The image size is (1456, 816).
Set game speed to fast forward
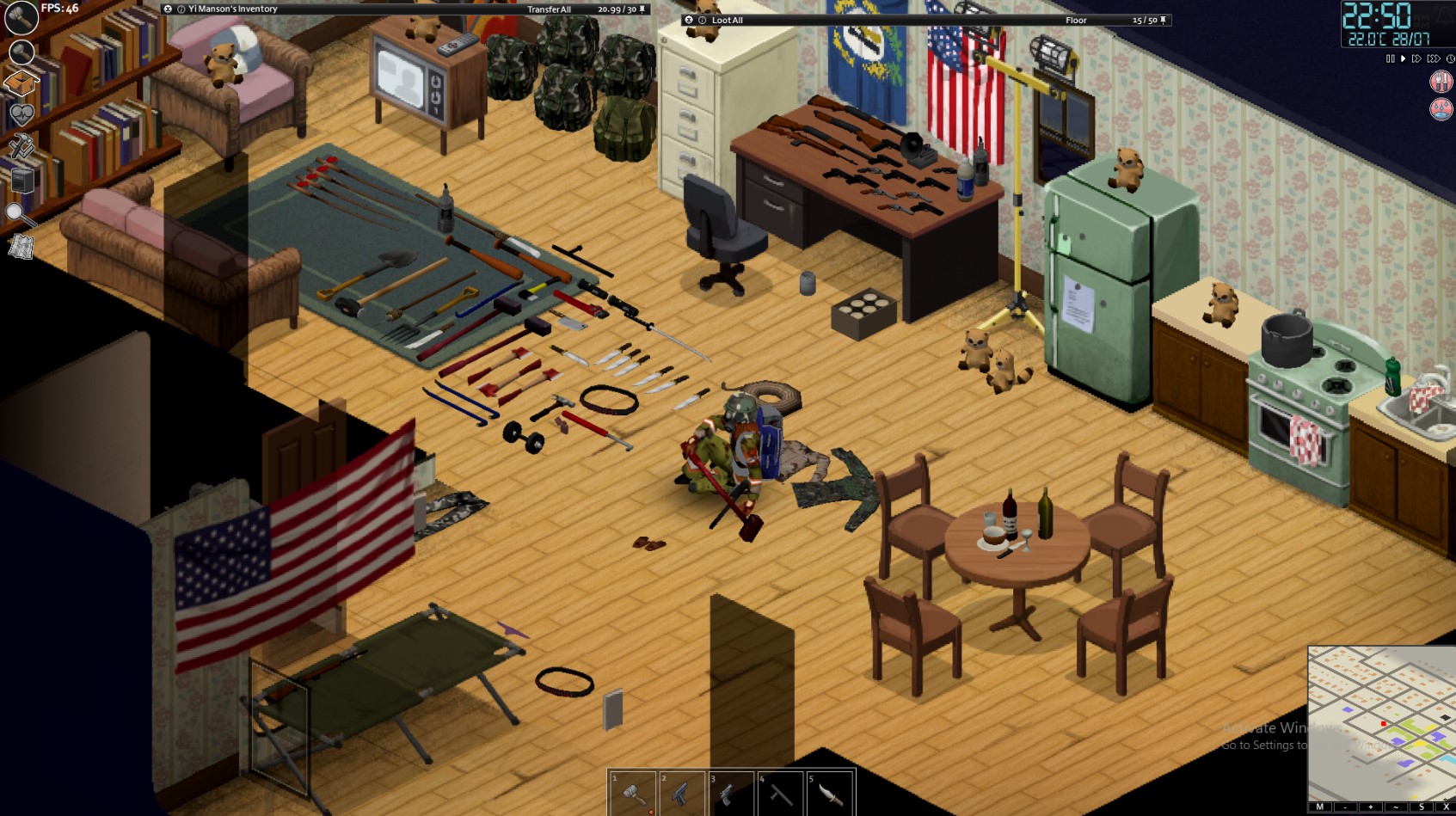(x=1416, y=59)
